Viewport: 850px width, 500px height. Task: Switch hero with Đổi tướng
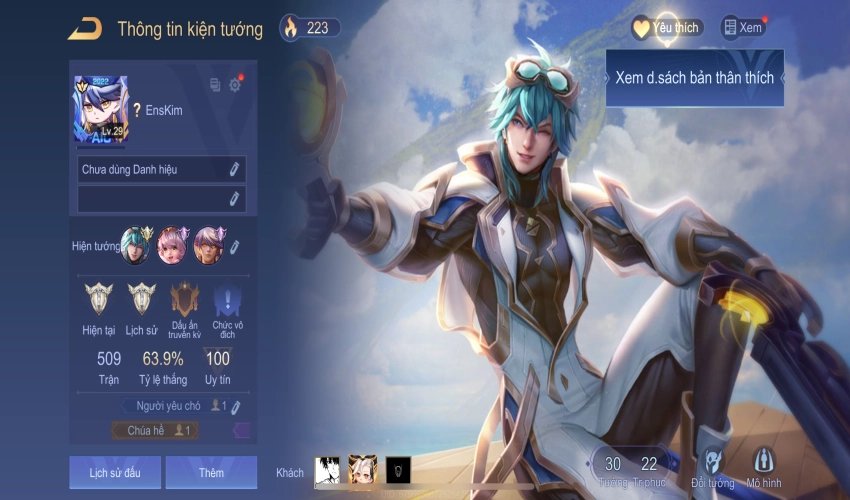click(x=712, y=466)
